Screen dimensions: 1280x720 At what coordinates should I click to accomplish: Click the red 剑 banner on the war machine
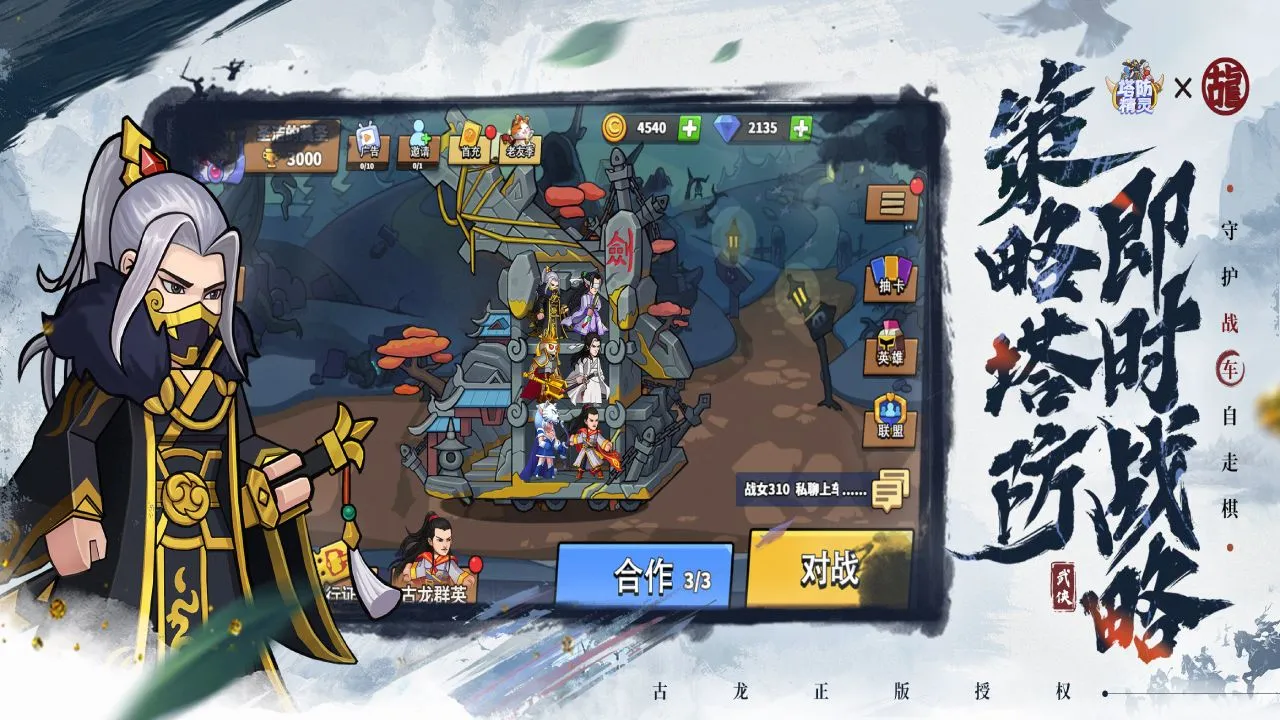click(621, 248)
